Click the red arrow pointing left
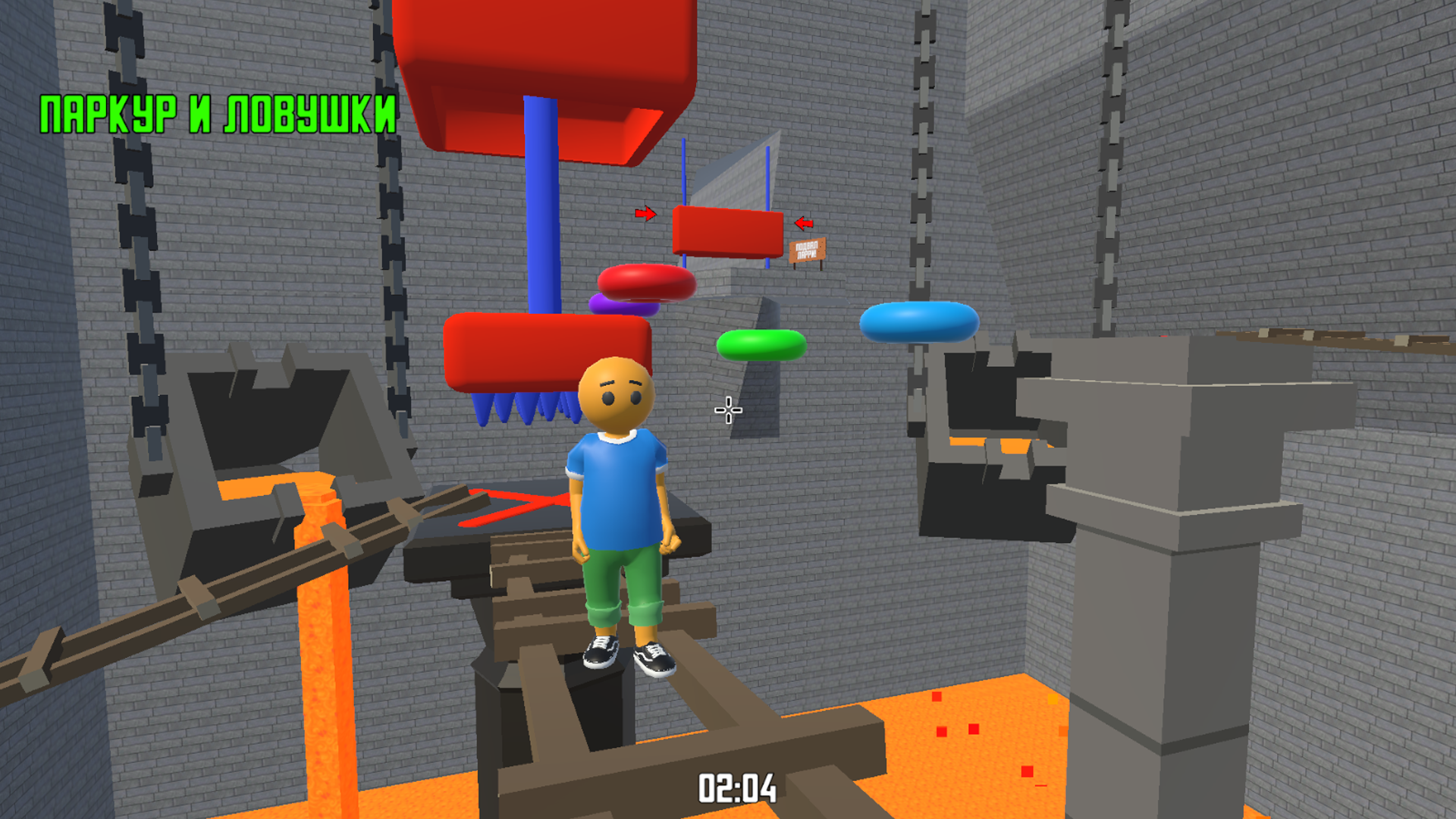The height and width of the screenshot is (819, 1456). click(x=803, y=223)
